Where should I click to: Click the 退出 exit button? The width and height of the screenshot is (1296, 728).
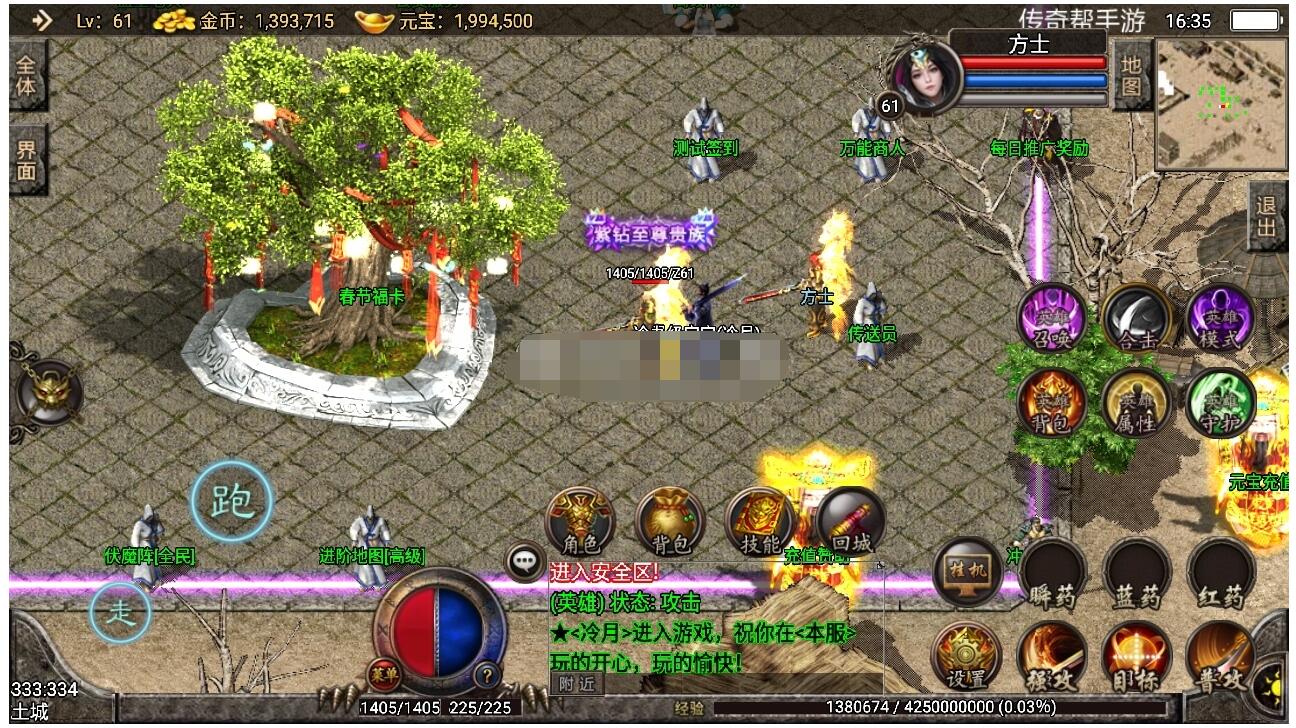tap(1267, 217)
